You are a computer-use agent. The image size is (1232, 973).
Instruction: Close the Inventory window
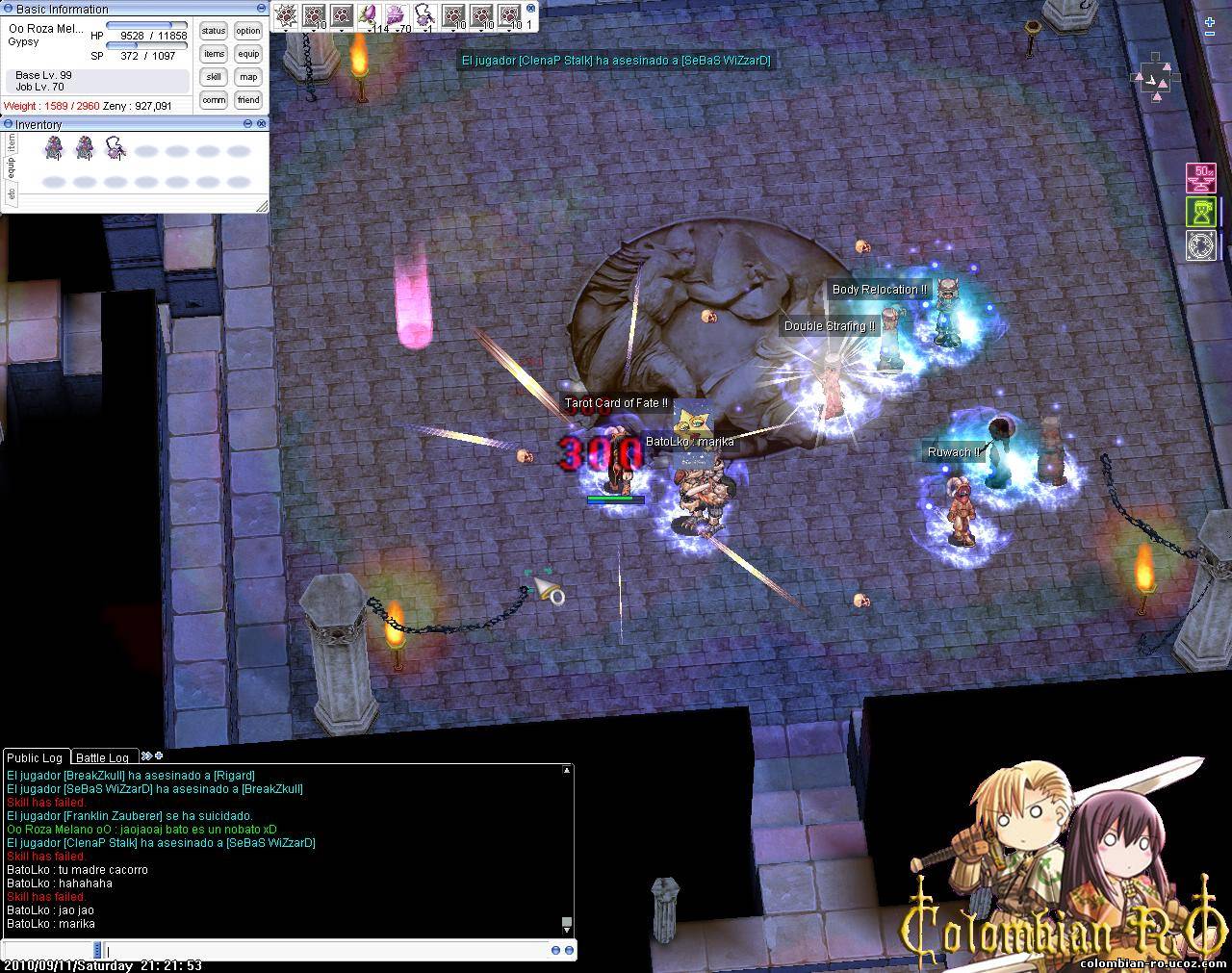tap(262, 124)
